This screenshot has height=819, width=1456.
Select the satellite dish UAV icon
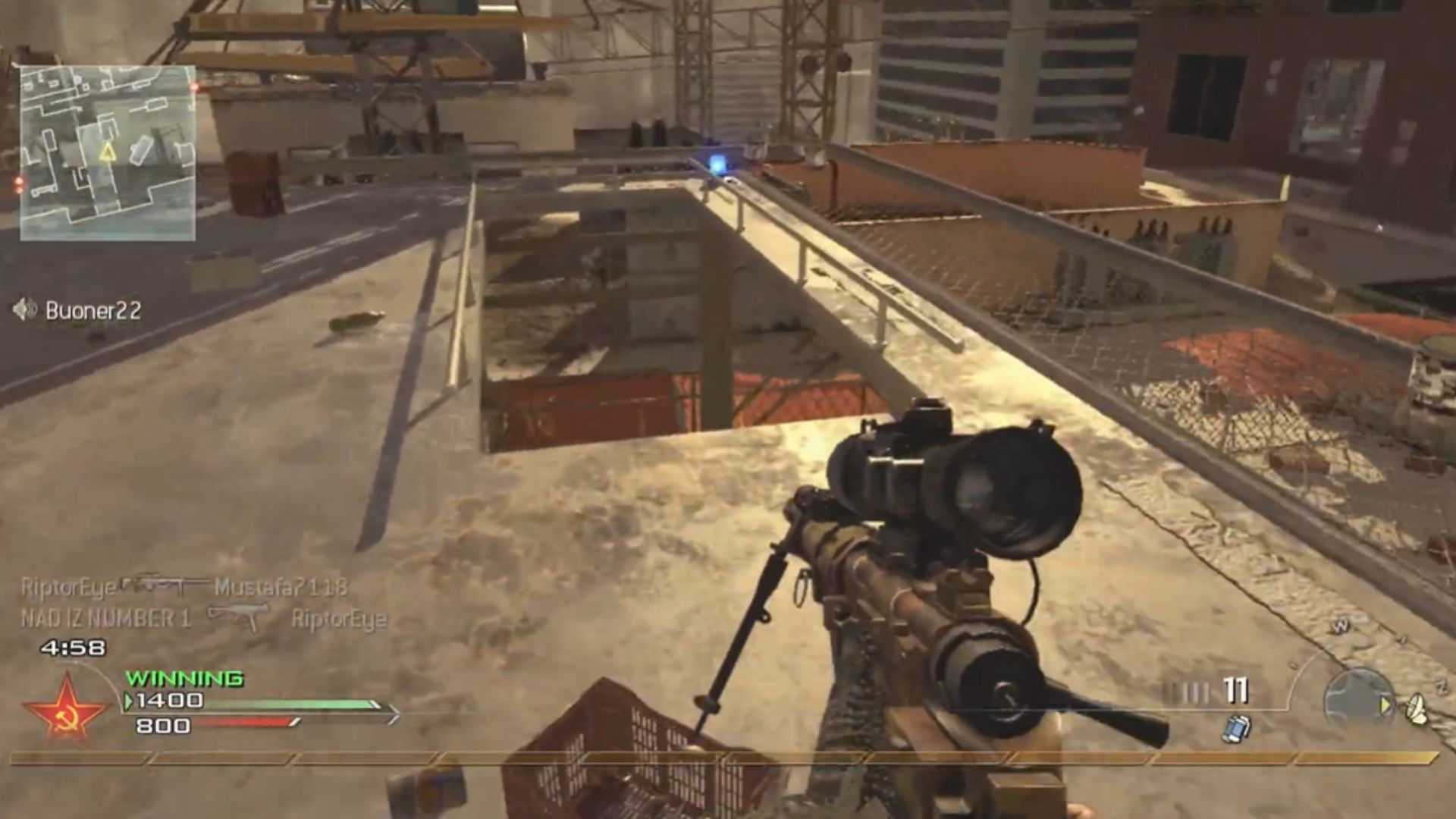(1417, 708)
